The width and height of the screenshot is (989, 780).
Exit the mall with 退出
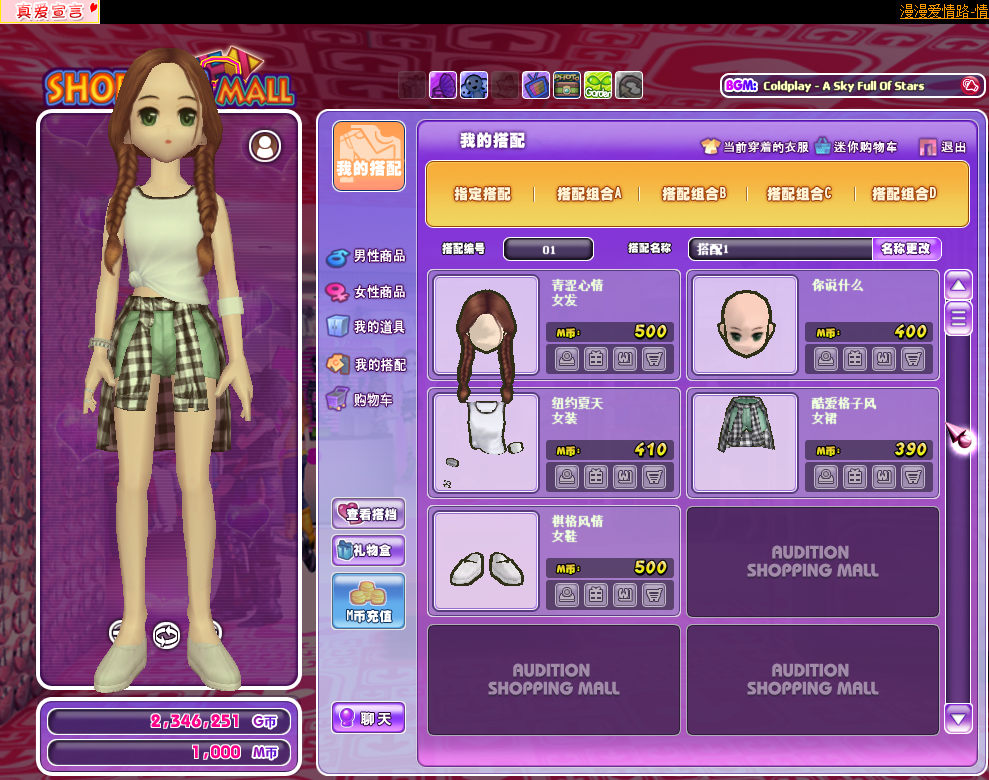coord(943,147)
